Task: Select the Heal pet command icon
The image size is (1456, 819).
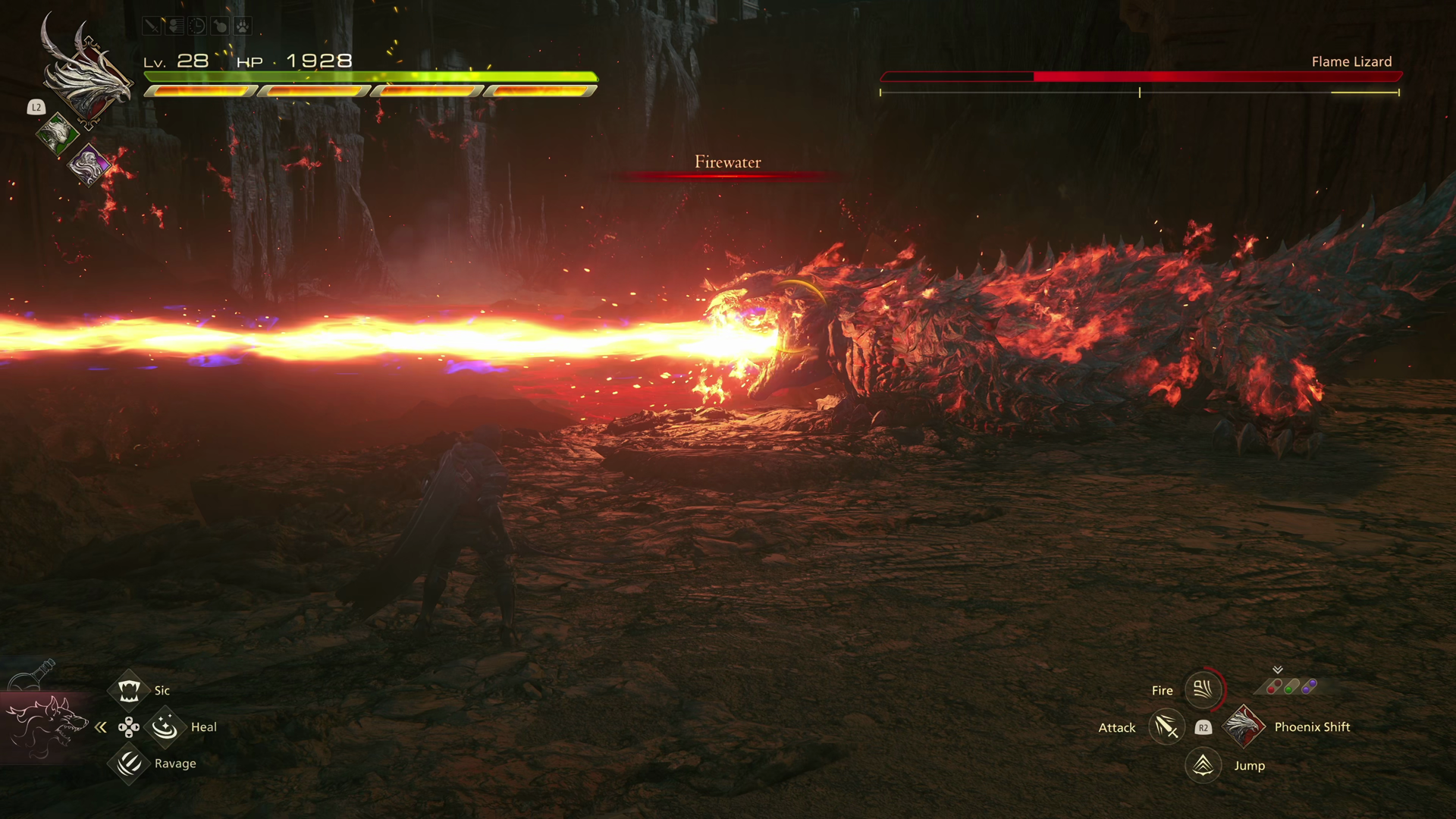Action: click(165, 727)
